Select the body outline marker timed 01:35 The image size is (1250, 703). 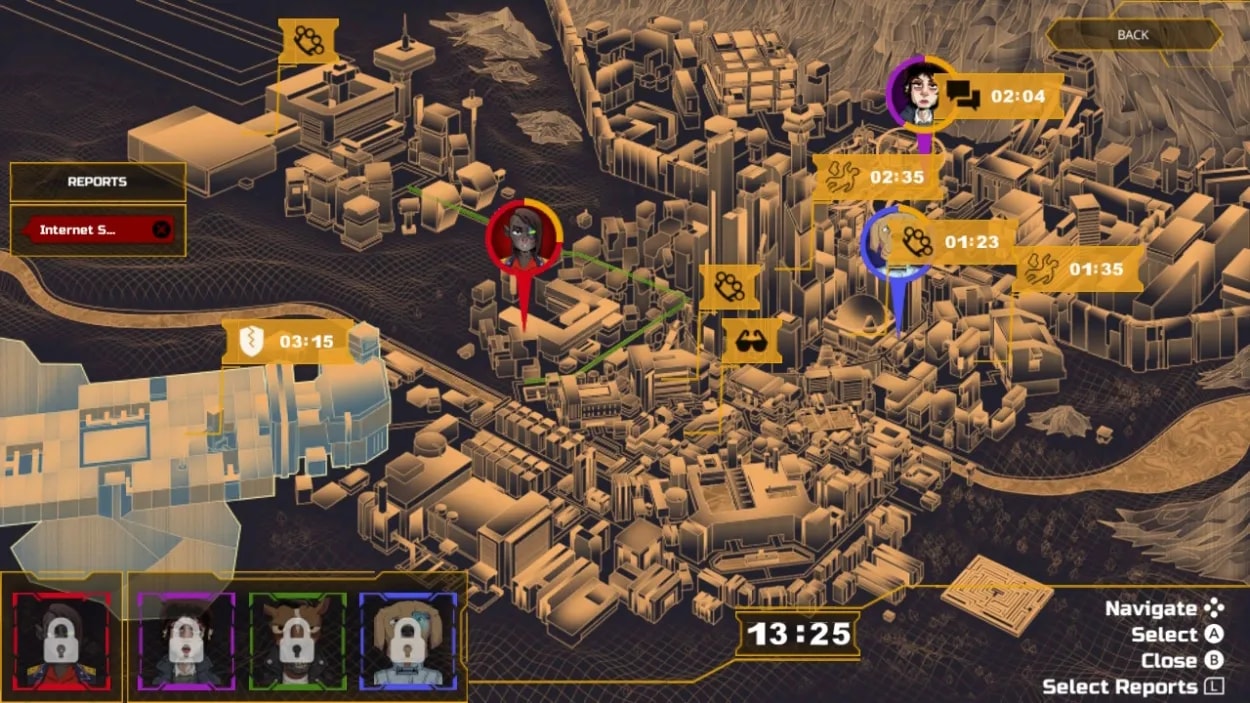tap(1077, 269)
